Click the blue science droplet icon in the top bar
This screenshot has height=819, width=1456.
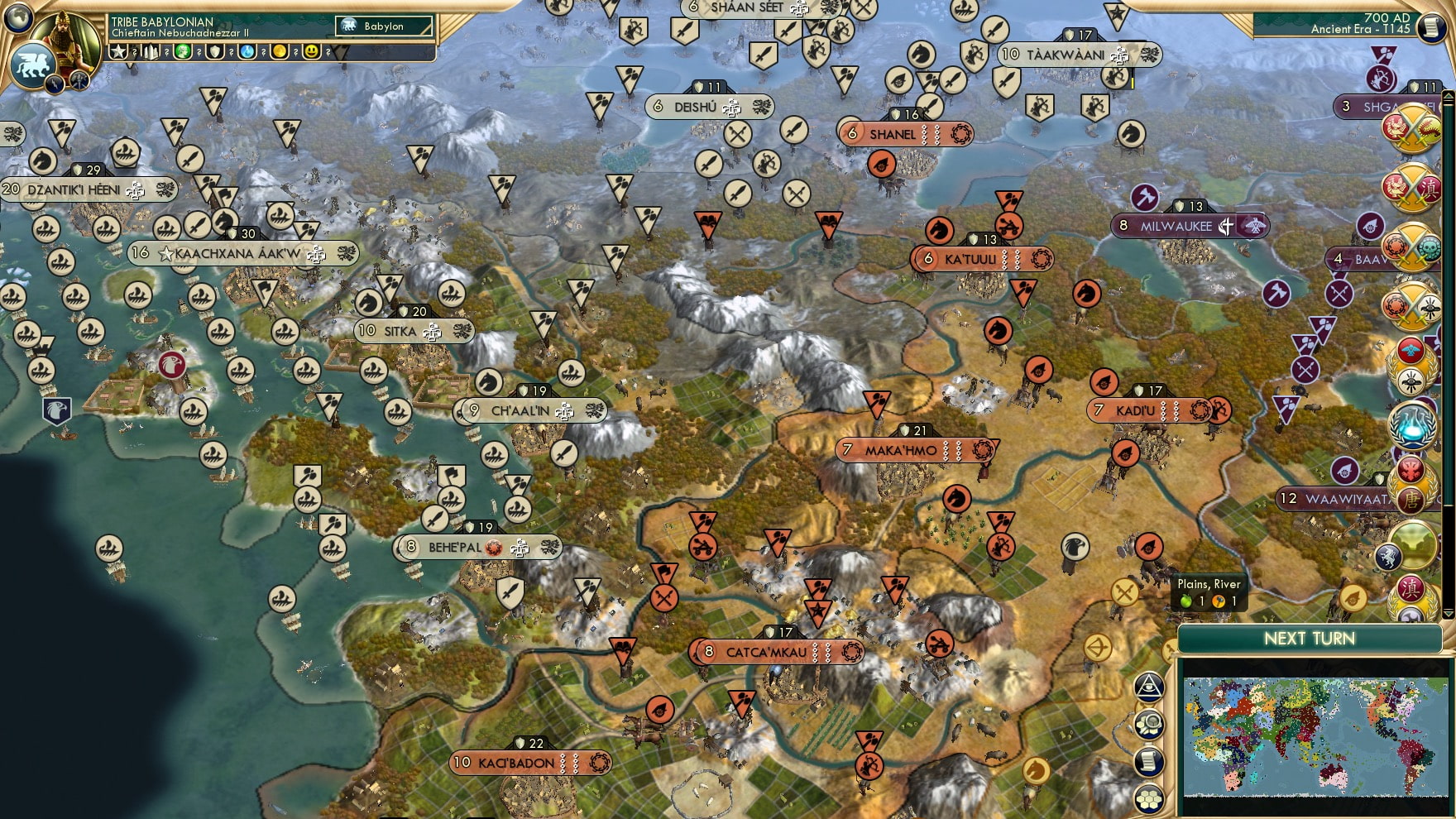pos(248,52)
